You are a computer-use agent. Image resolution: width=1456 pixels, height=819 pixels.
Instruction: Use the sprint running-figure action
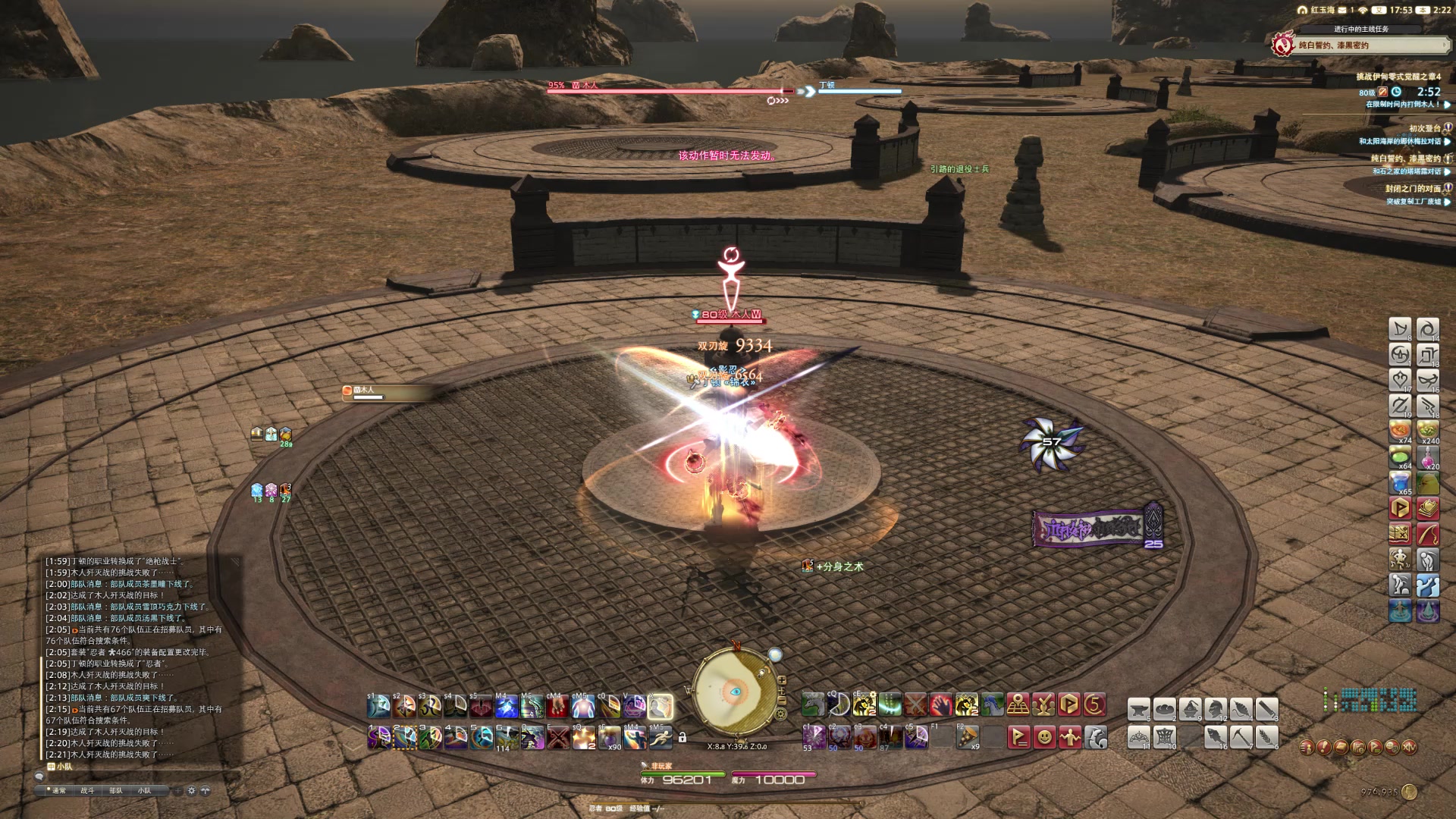pos(661,736)
